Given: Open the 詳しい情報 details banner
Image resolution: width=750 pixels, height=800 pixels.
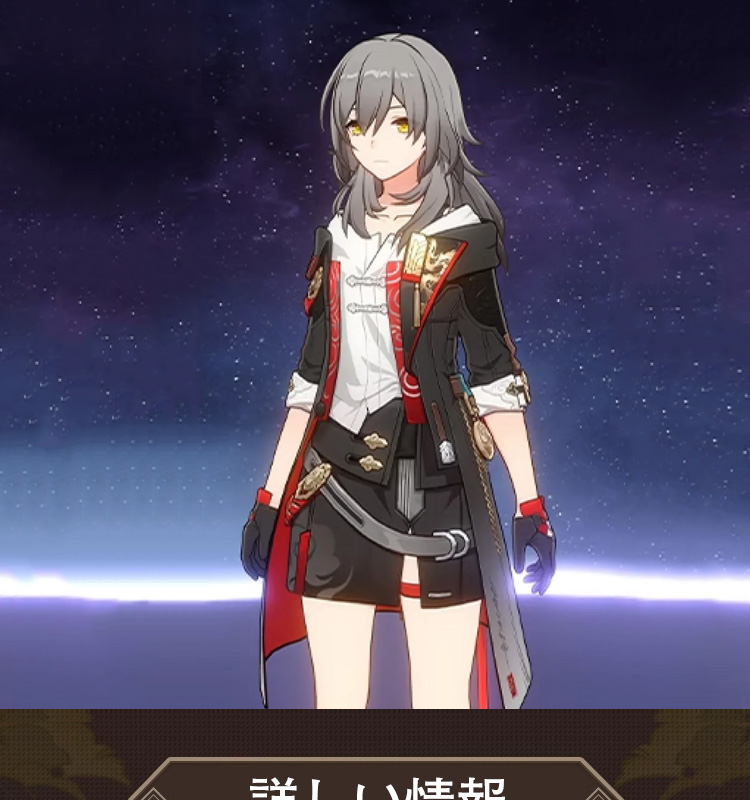Looking at the screenshot, I should click(x=375, y=783).
